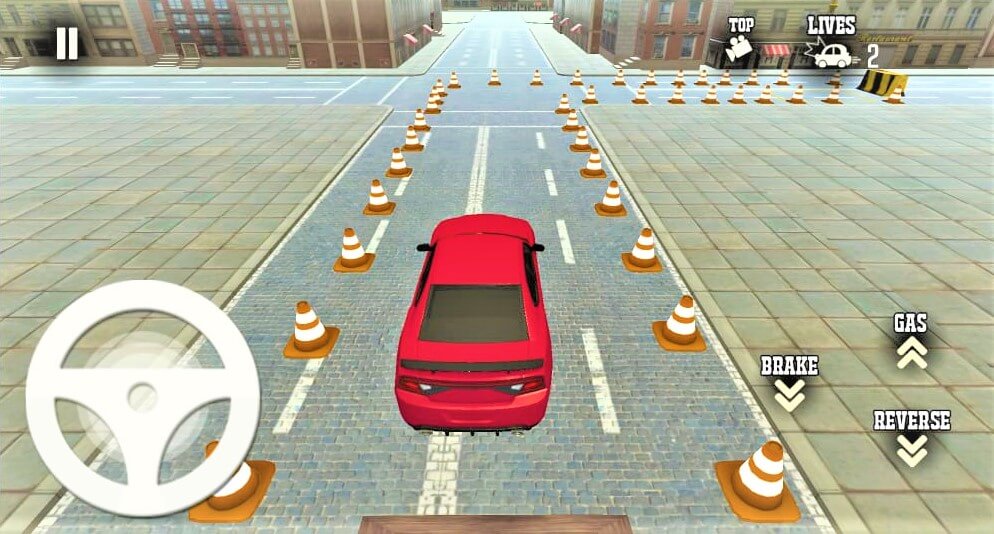This screenshot has width=994, height=534.
Task: Pause the game
Action: coord(67,43)
